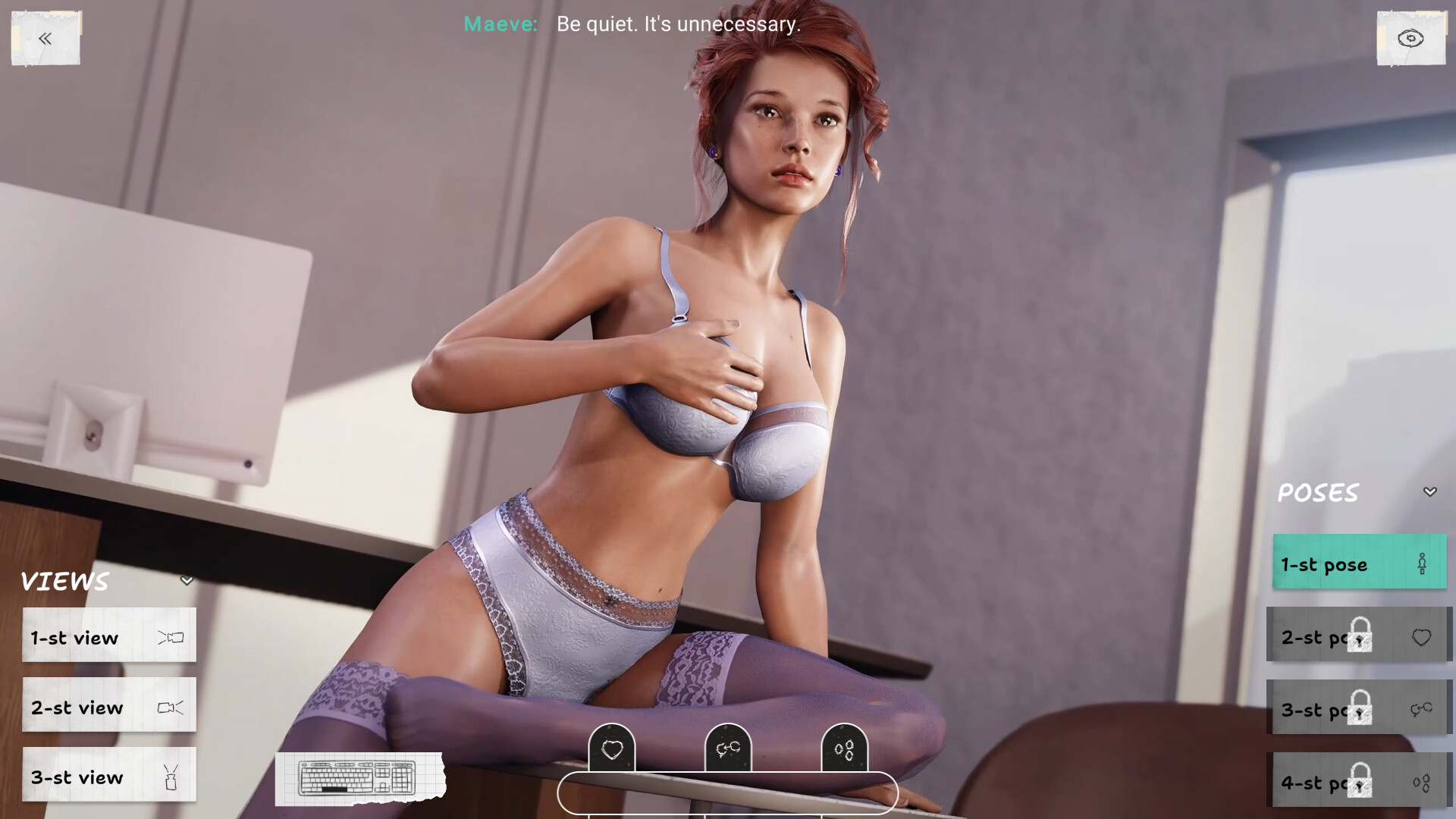Click the locked 4-st pose
Image resolution: width=1456 pixels, height=819 pixels.
1359,781
